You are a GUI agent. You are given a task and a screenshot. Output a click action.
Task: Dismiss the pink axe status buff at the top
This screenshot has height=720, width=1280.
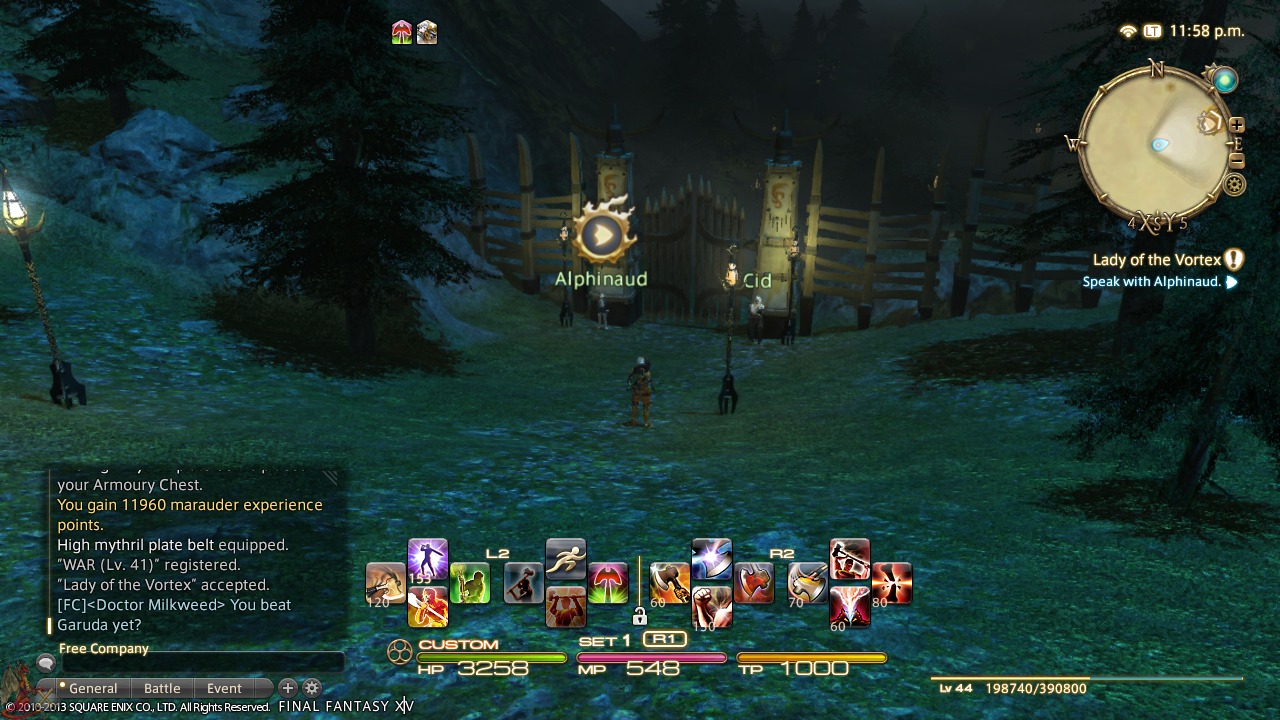(400, 33)
